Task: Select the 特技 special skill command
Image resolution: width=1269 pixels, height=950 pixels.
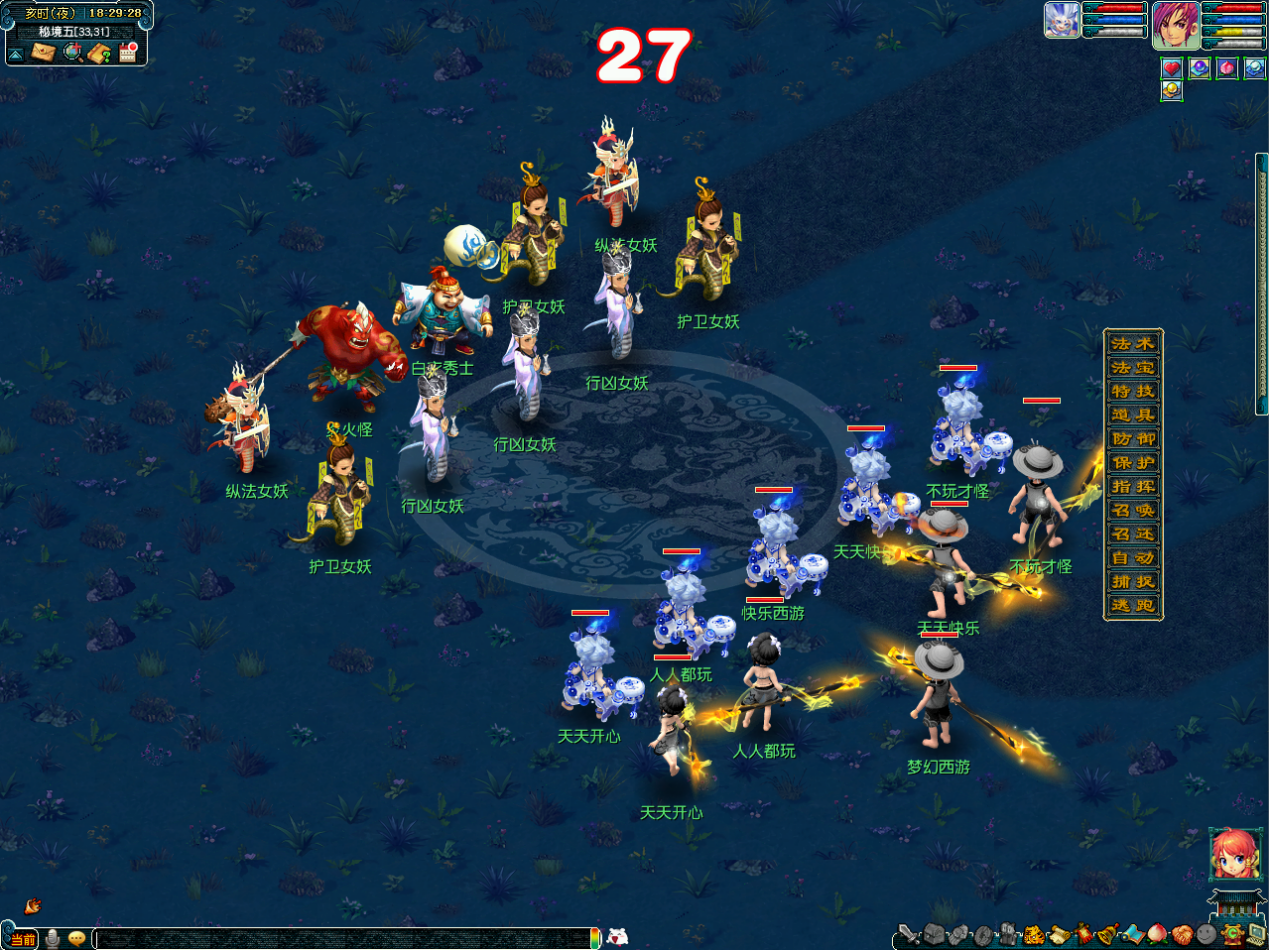Action: click(1133, 391)
